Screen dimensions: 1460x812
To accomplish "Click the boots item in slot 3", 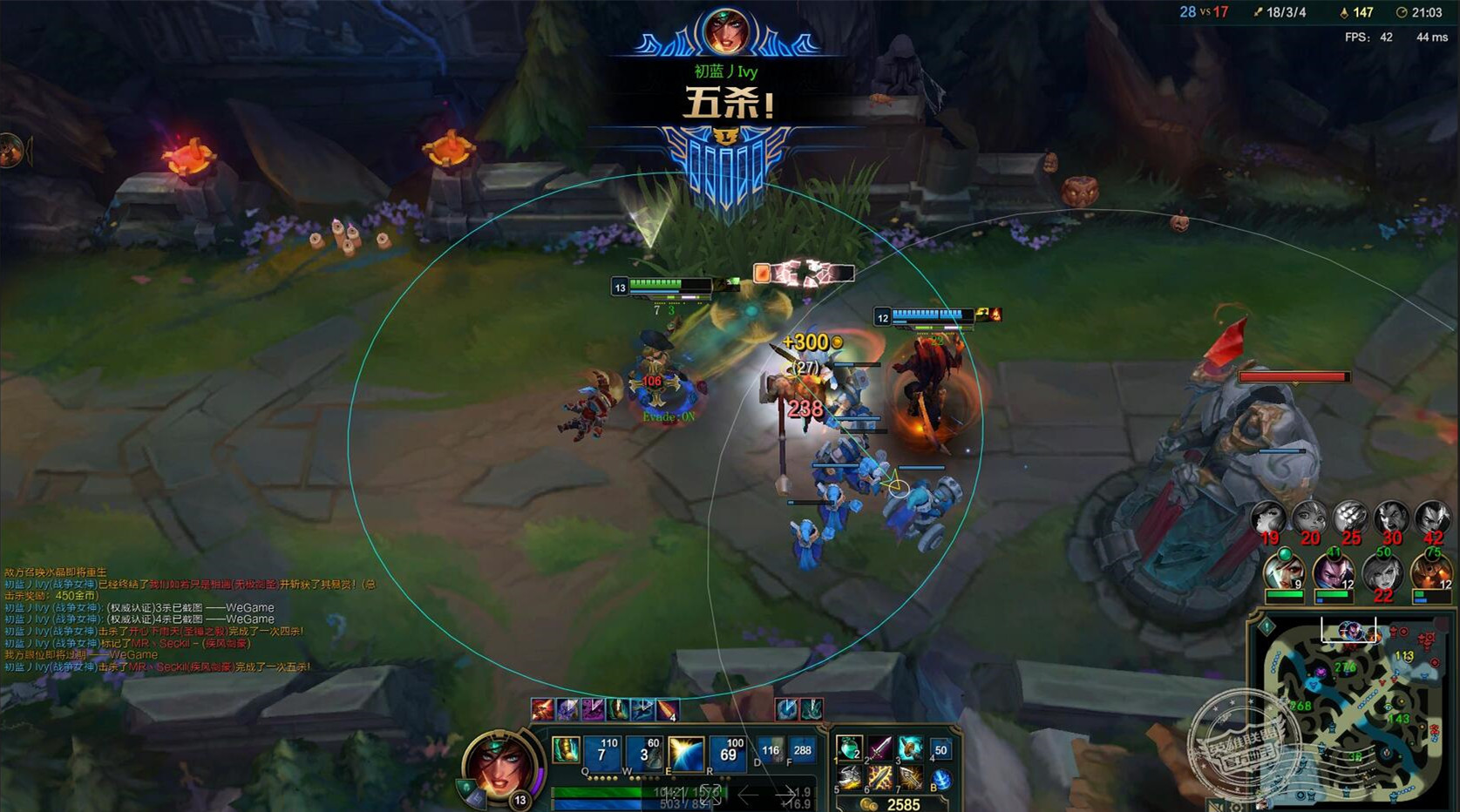I will click(x=910, y=748).
